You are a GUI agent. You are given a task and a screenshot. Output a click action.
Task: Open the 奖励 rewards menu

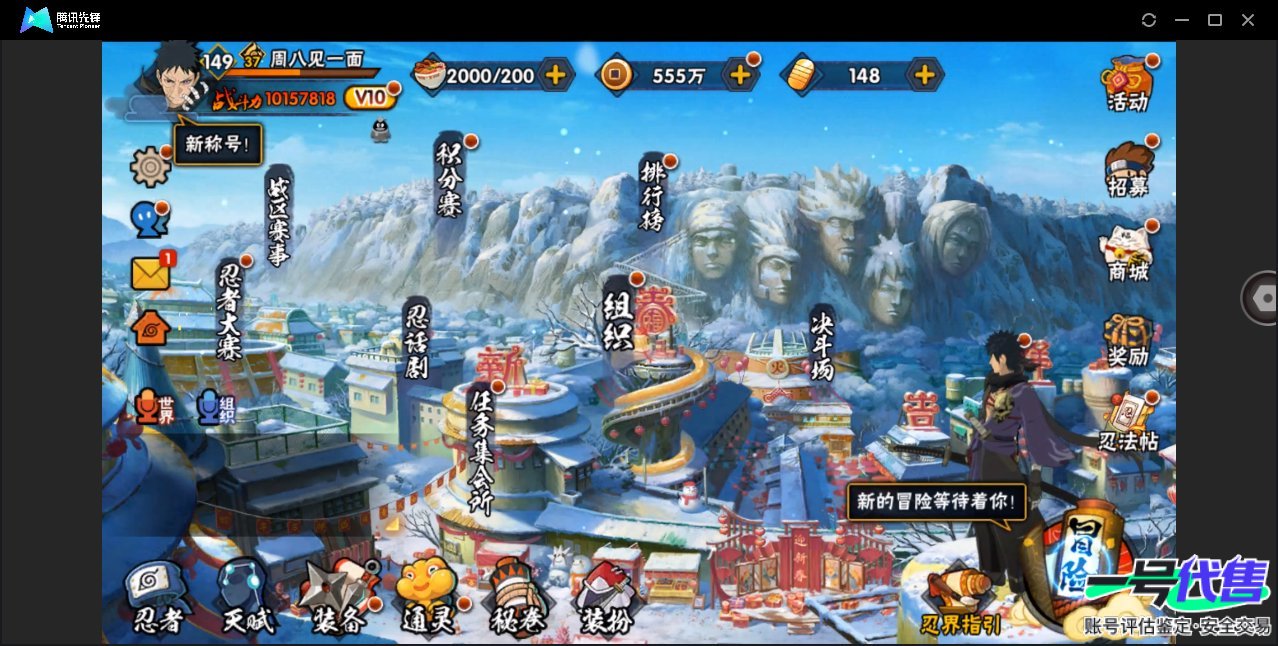(1127, 341)
